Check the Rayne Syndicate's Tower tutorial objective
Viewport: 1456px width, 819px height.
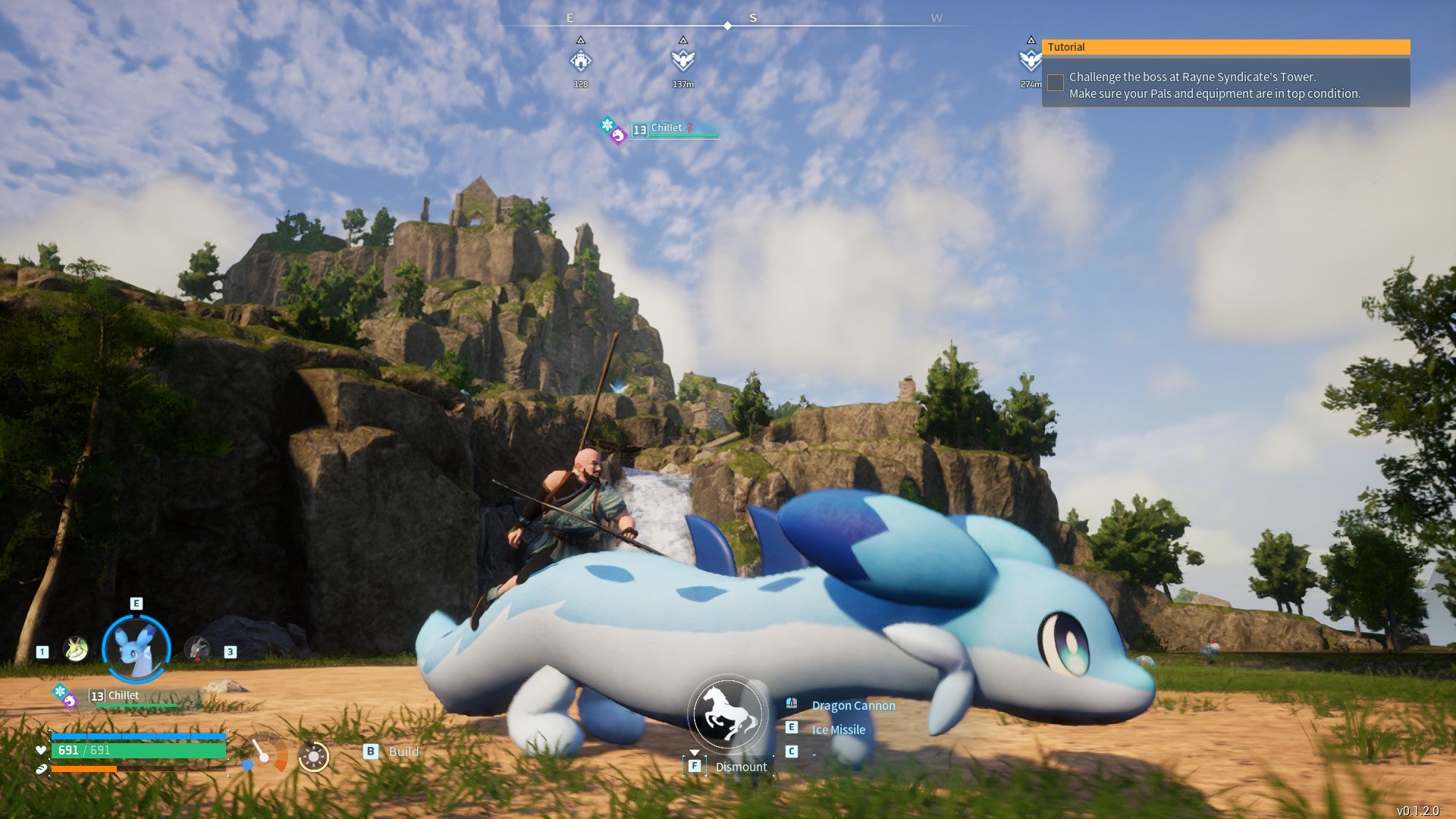coord(1055,82)
